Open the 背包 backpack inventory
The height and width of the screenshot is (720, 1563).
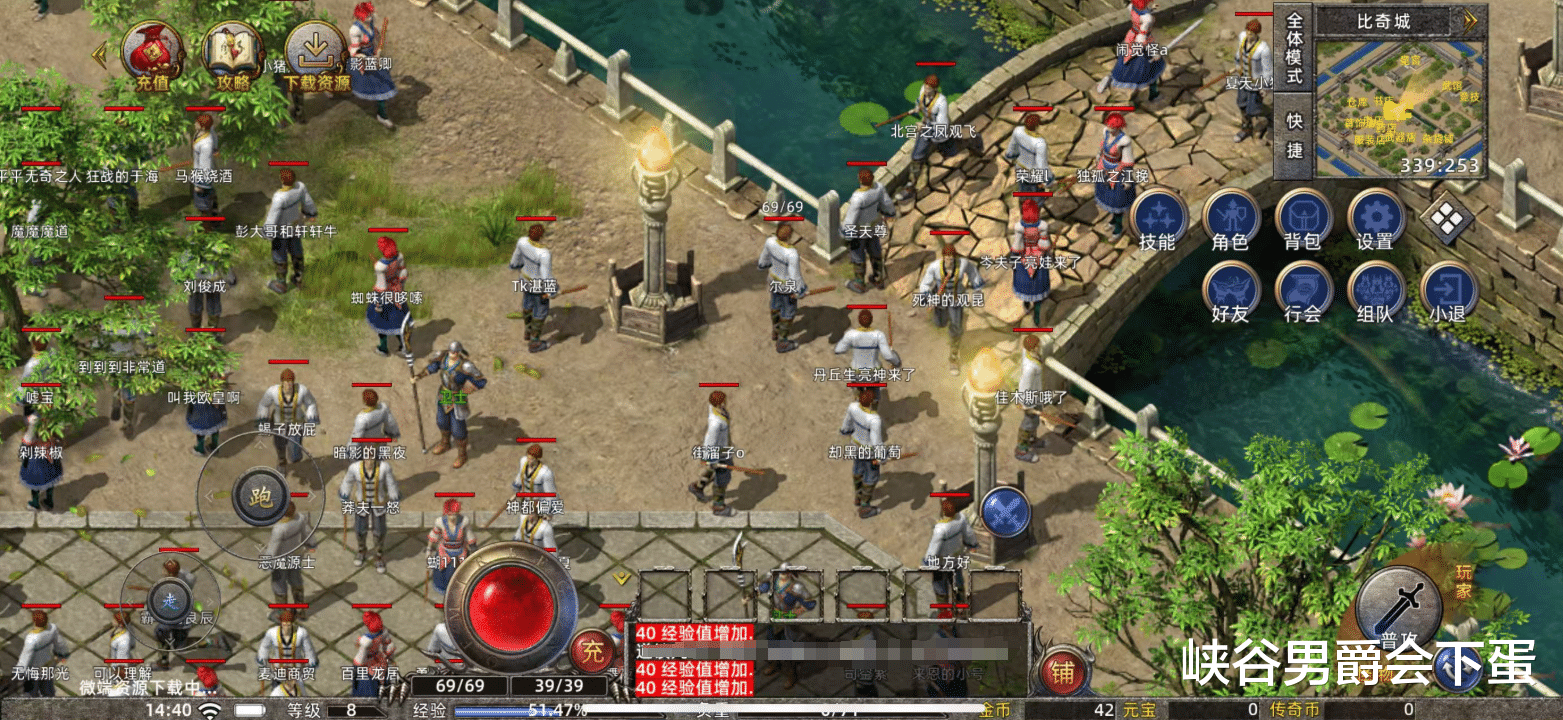tap(1303, 219)
